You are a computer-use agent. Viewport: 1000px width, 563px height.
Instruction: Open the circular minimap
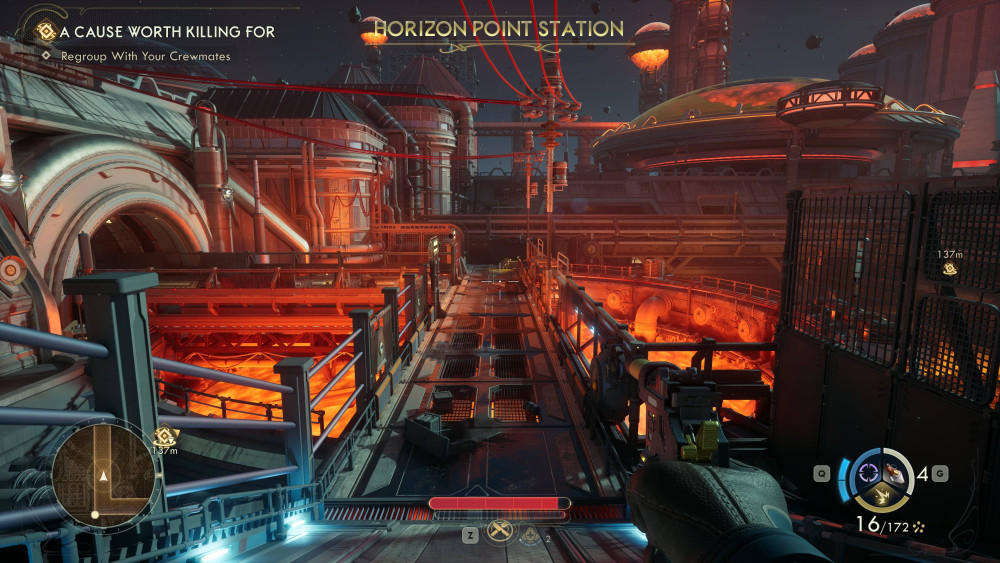coord(103,474)
